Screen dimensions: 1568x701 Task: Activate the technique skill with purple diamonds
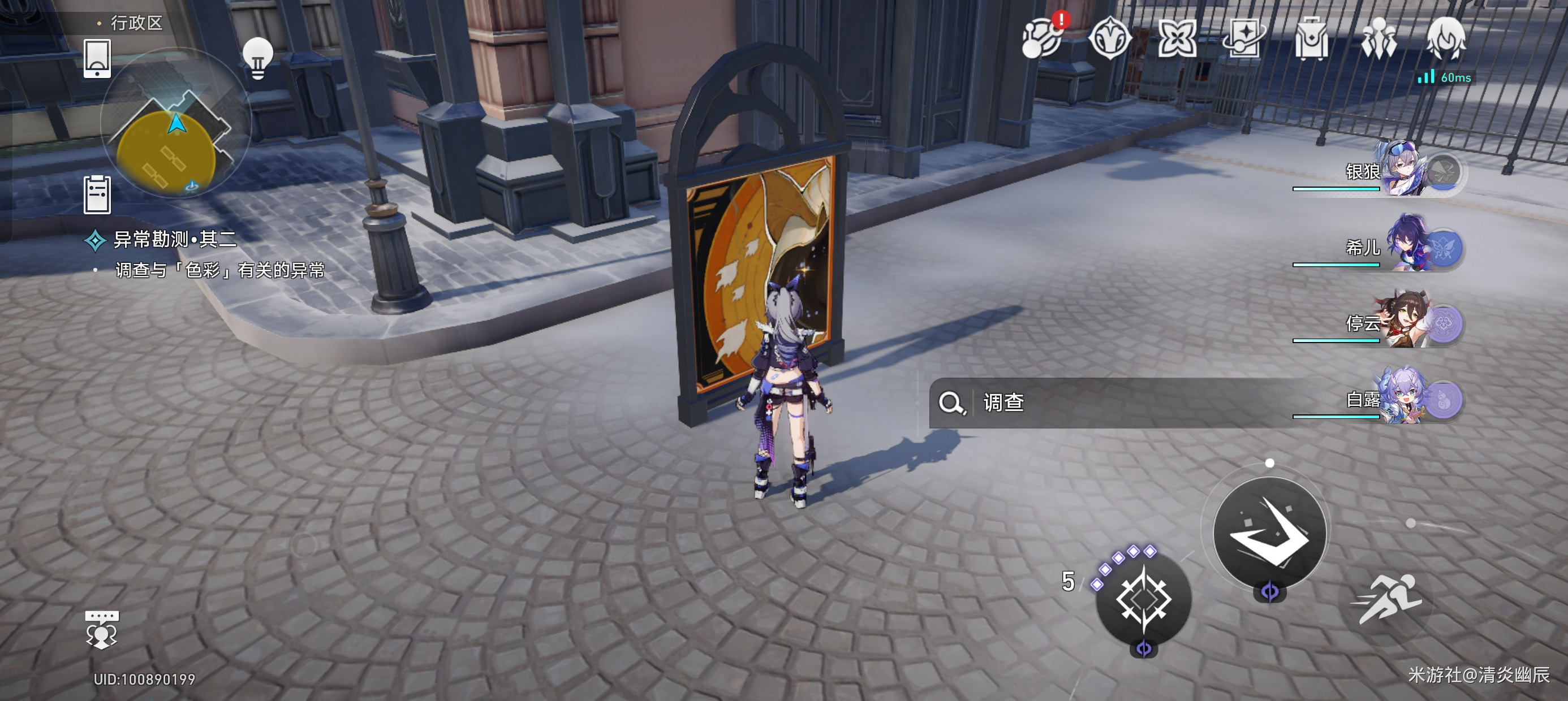coord(1143,600)
